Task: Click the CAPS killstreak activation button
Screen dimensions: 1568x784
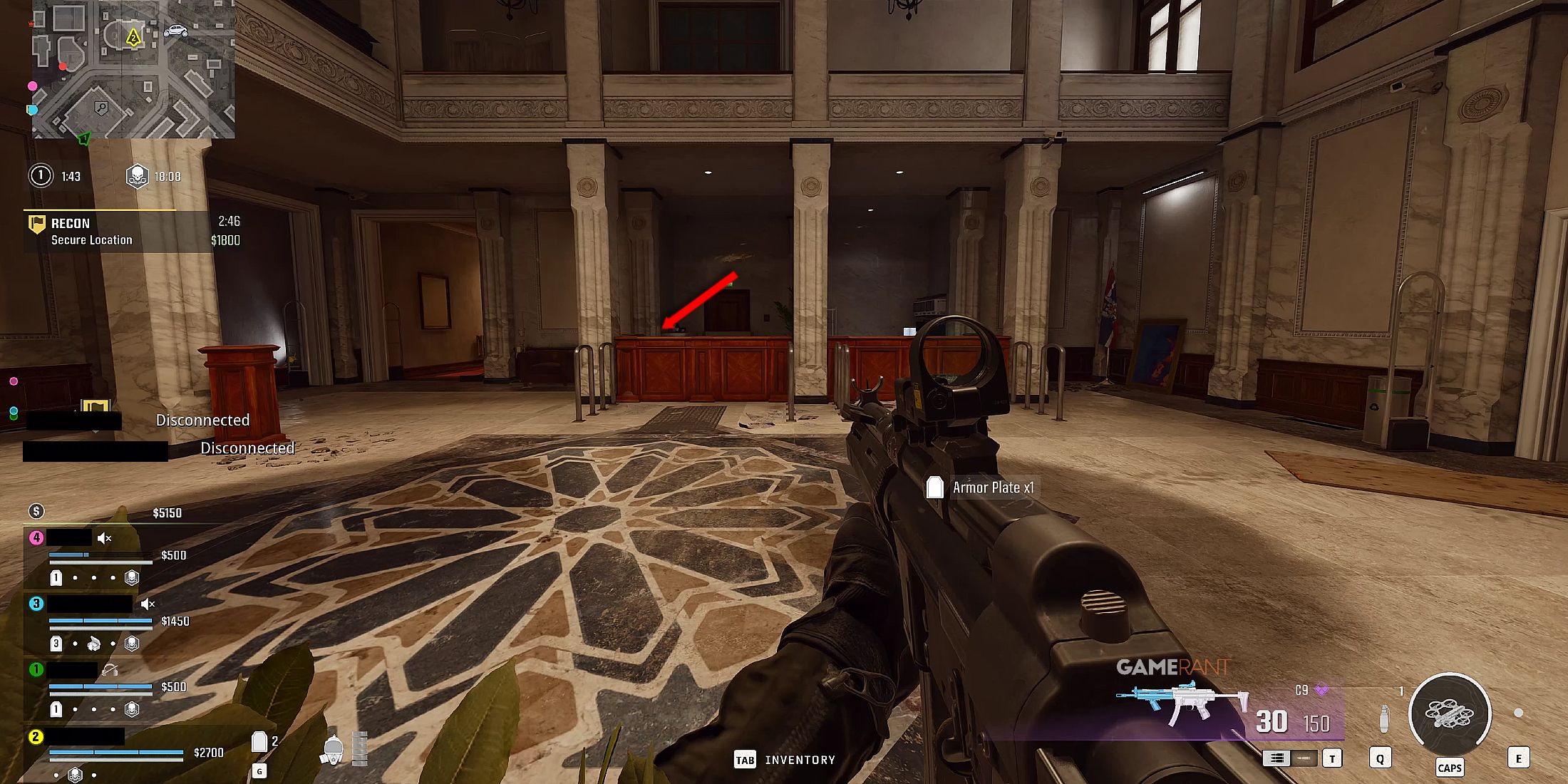Action: pyautogui.click(x=1451, y=768)
